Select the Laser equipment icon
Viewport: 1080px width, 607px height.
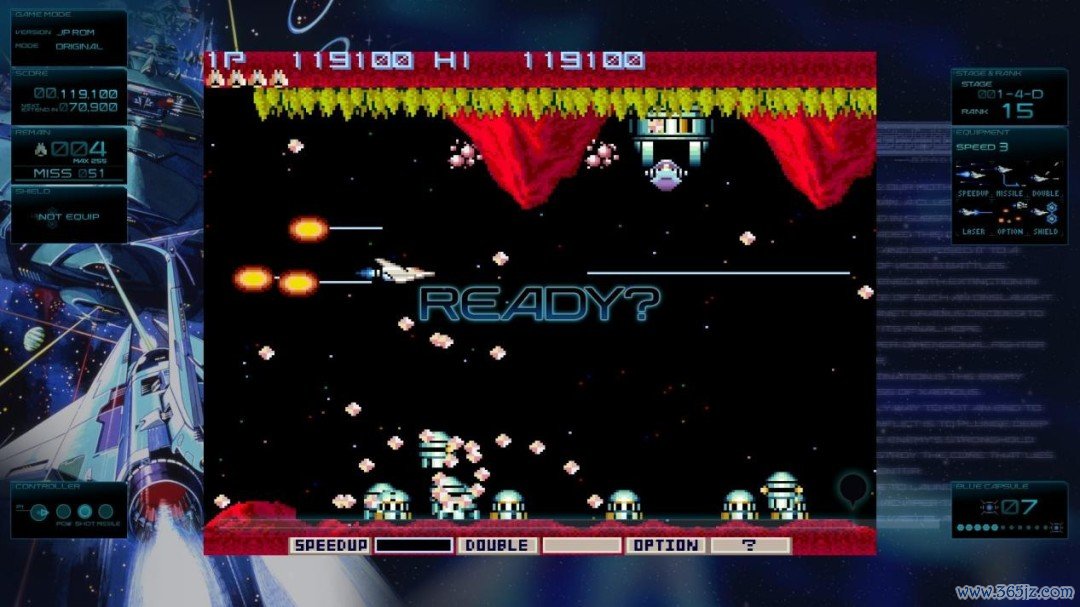(974, 214)
